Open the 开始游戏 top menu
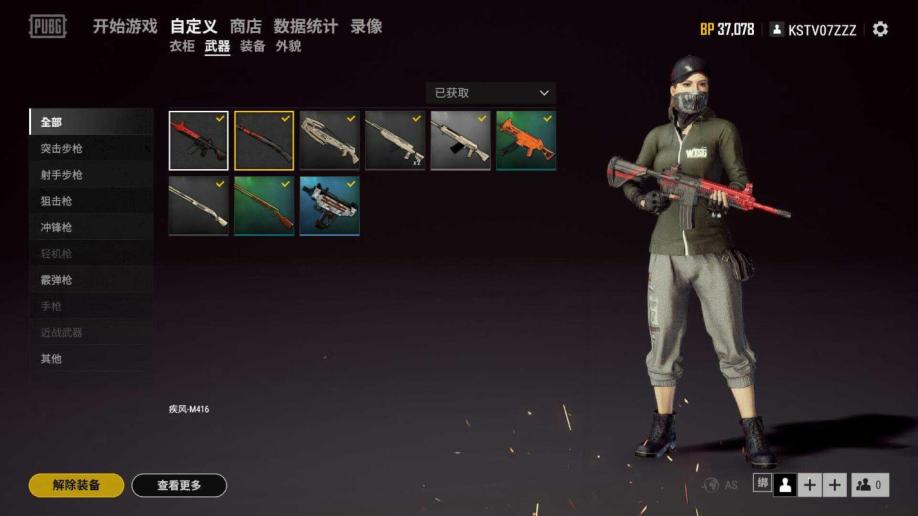The width and height of the screenshot is (918, 516). pyautogui.click(x=125, y=27)
